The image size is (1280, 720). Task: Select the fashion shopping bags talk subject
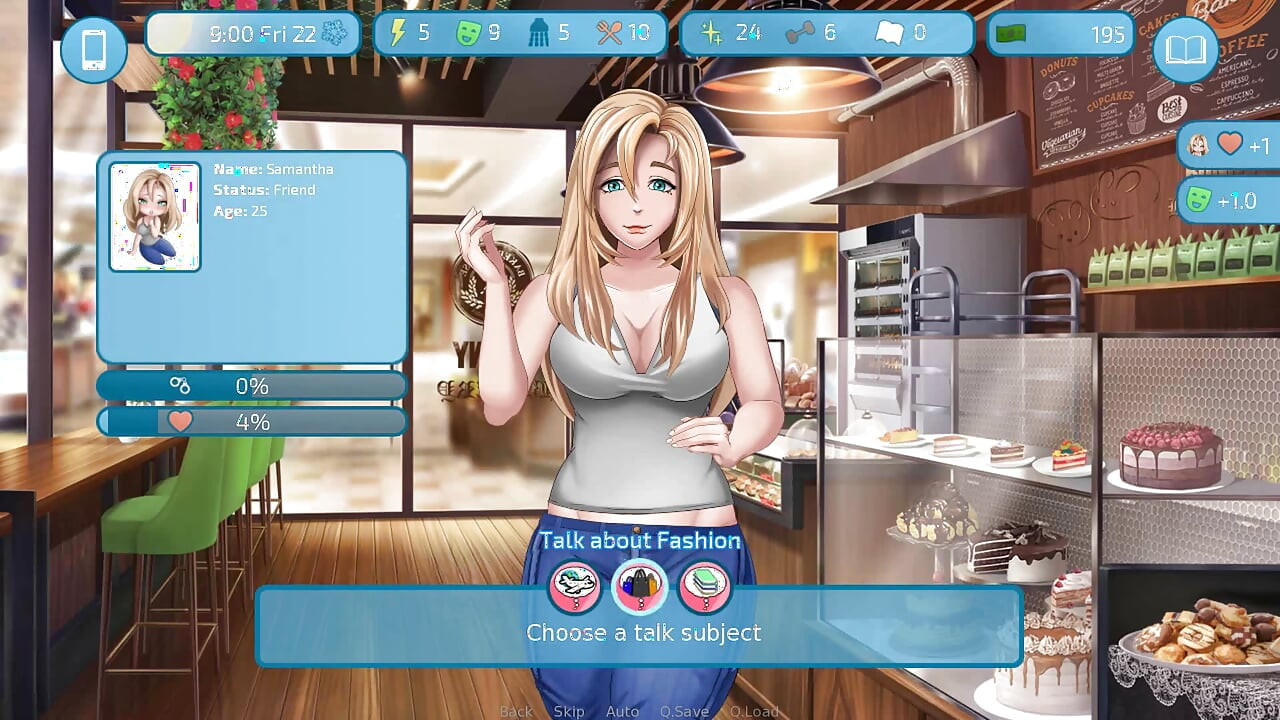[639, 586]
